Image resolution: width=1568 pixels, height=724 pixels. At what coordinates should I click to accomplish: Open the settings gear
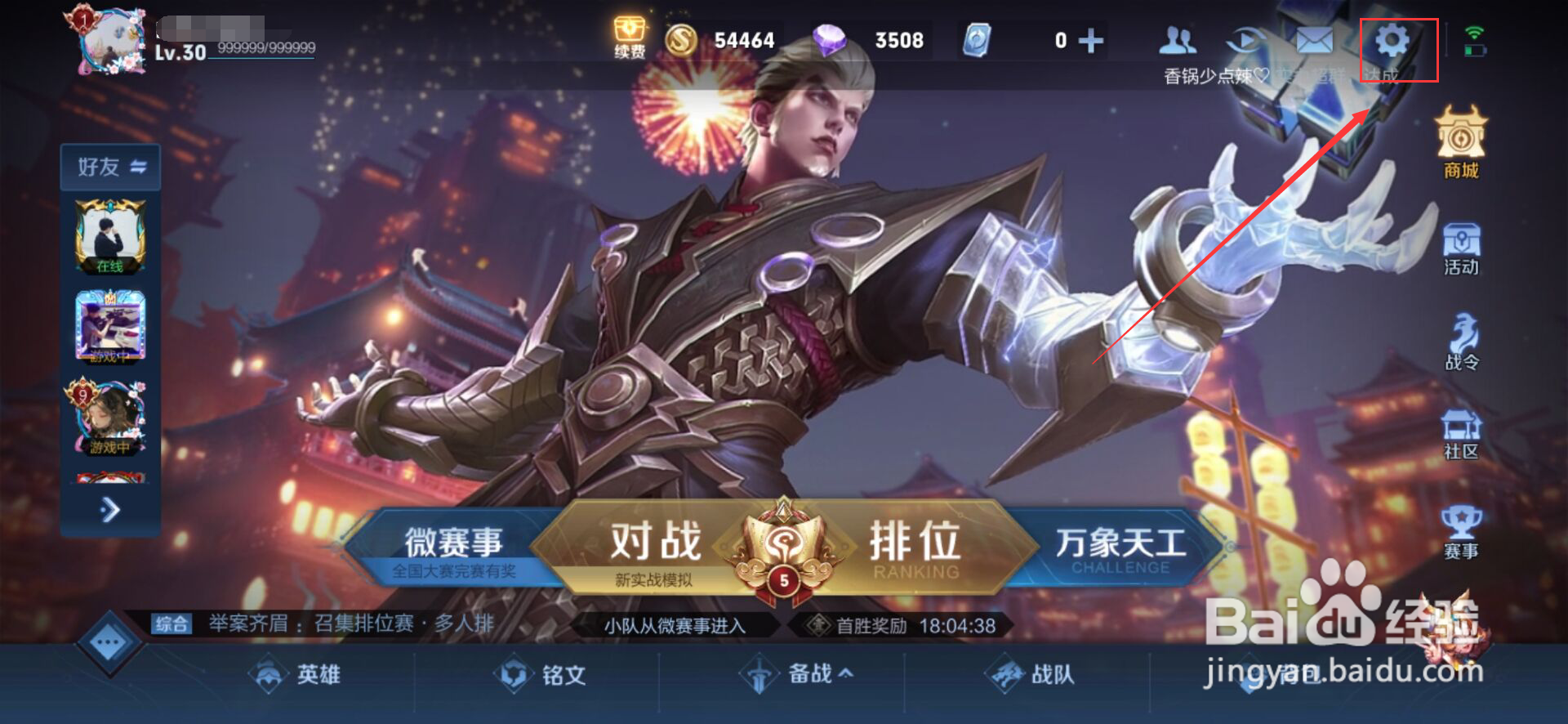pyautogui.click(x=1393, y=38)
